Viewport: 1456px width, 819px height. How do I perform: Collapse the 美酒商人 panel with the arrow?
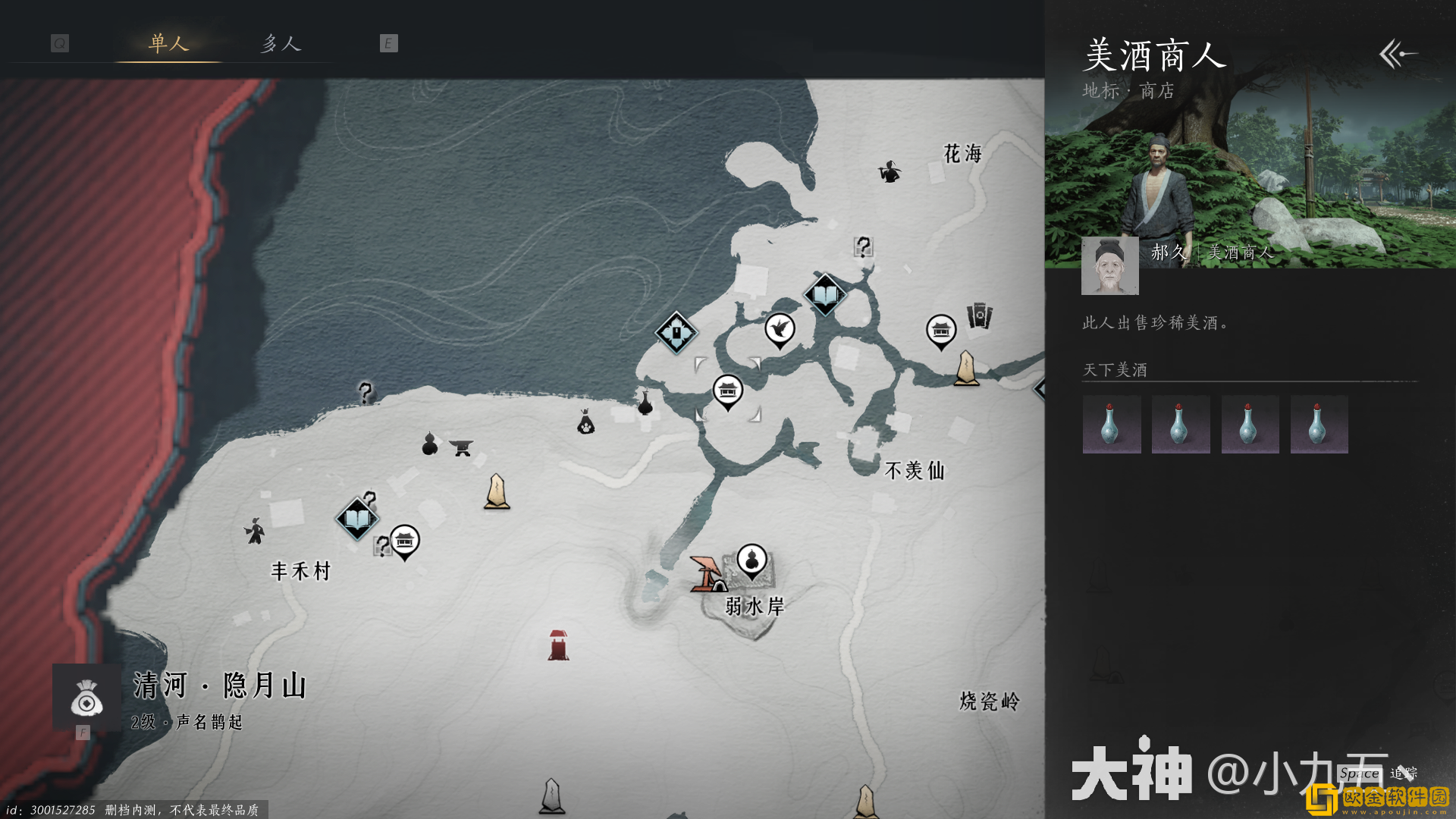pyautogui.click(x=1398, y=54)
